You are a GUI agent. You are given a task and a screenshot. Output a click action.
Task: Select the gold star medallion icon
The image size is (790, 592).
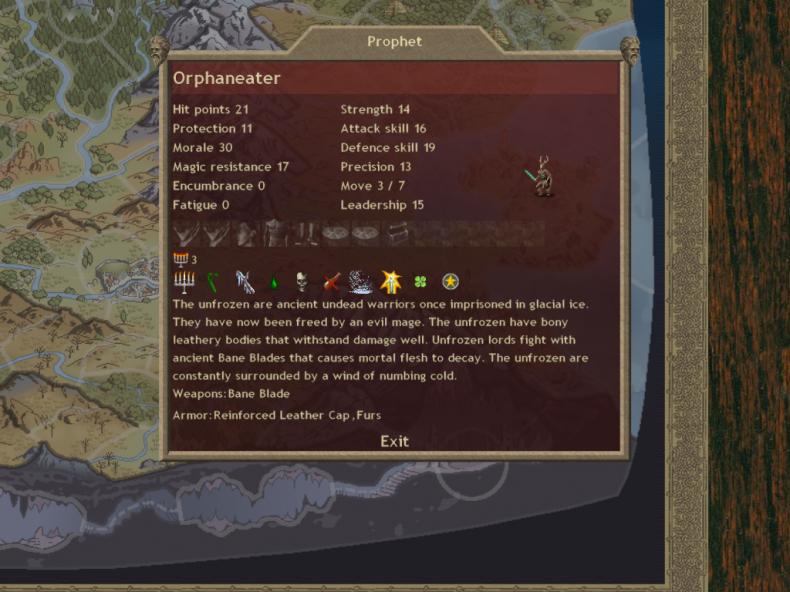[x=450, y=282]
